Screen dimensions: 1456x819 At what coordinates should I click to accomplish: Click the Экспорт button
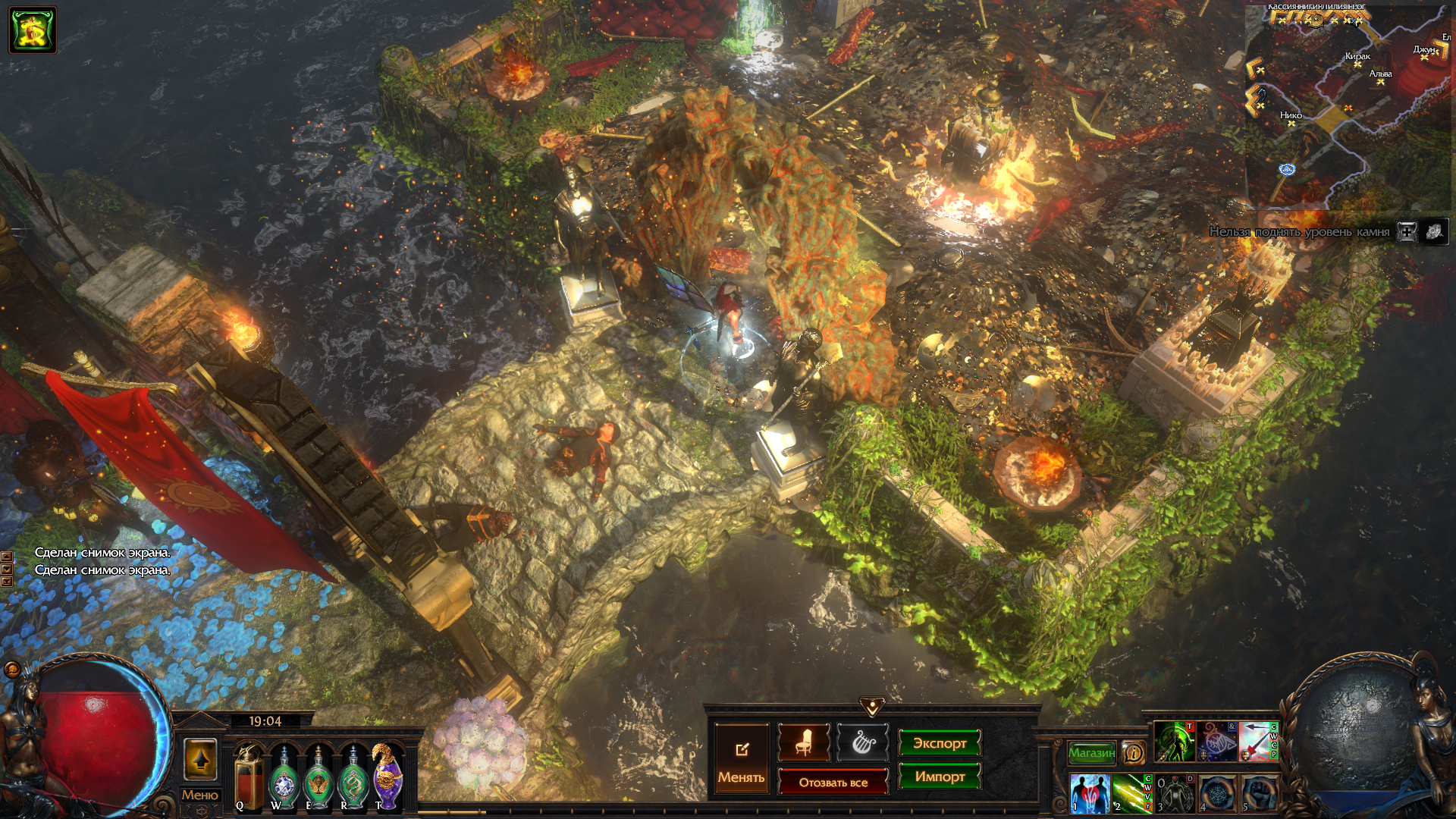click(939, 743)
